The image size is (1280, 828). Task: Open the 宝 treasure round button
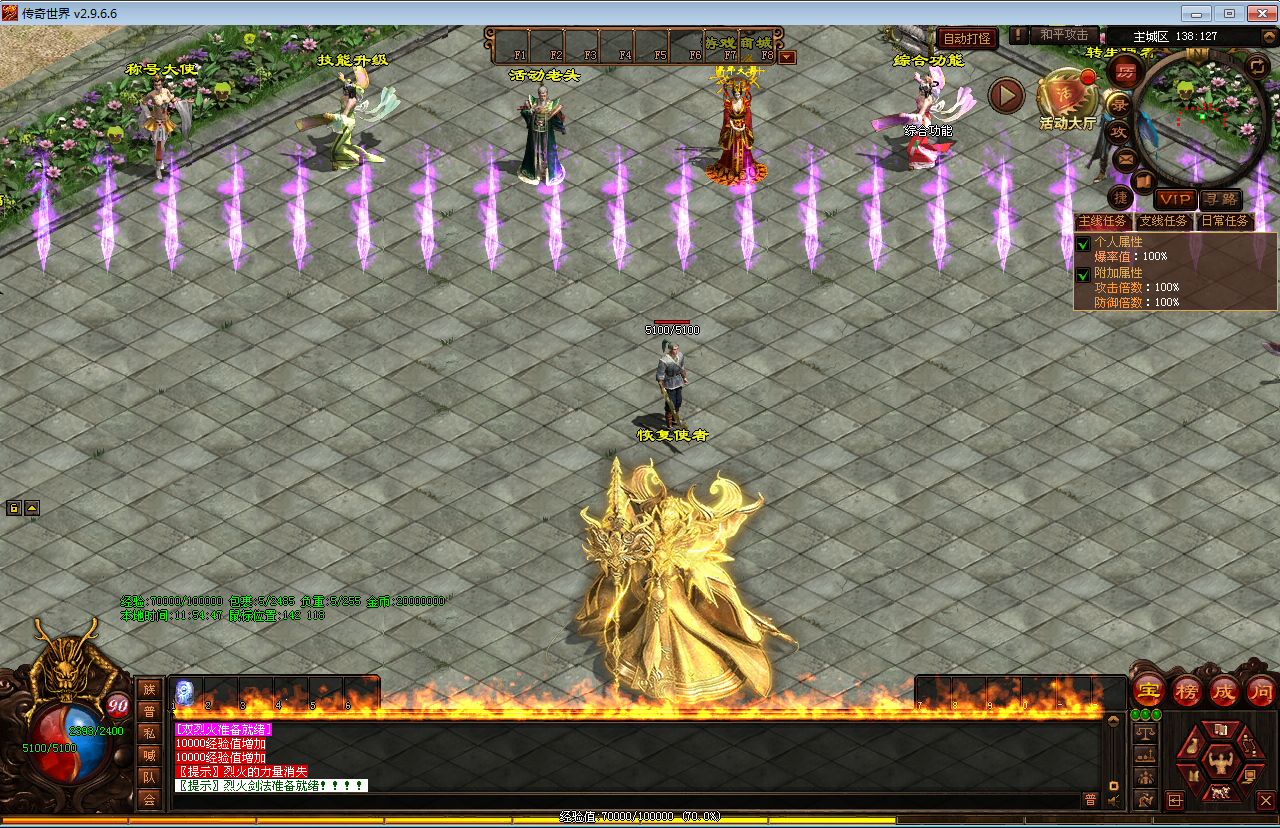click(1149, 690)
